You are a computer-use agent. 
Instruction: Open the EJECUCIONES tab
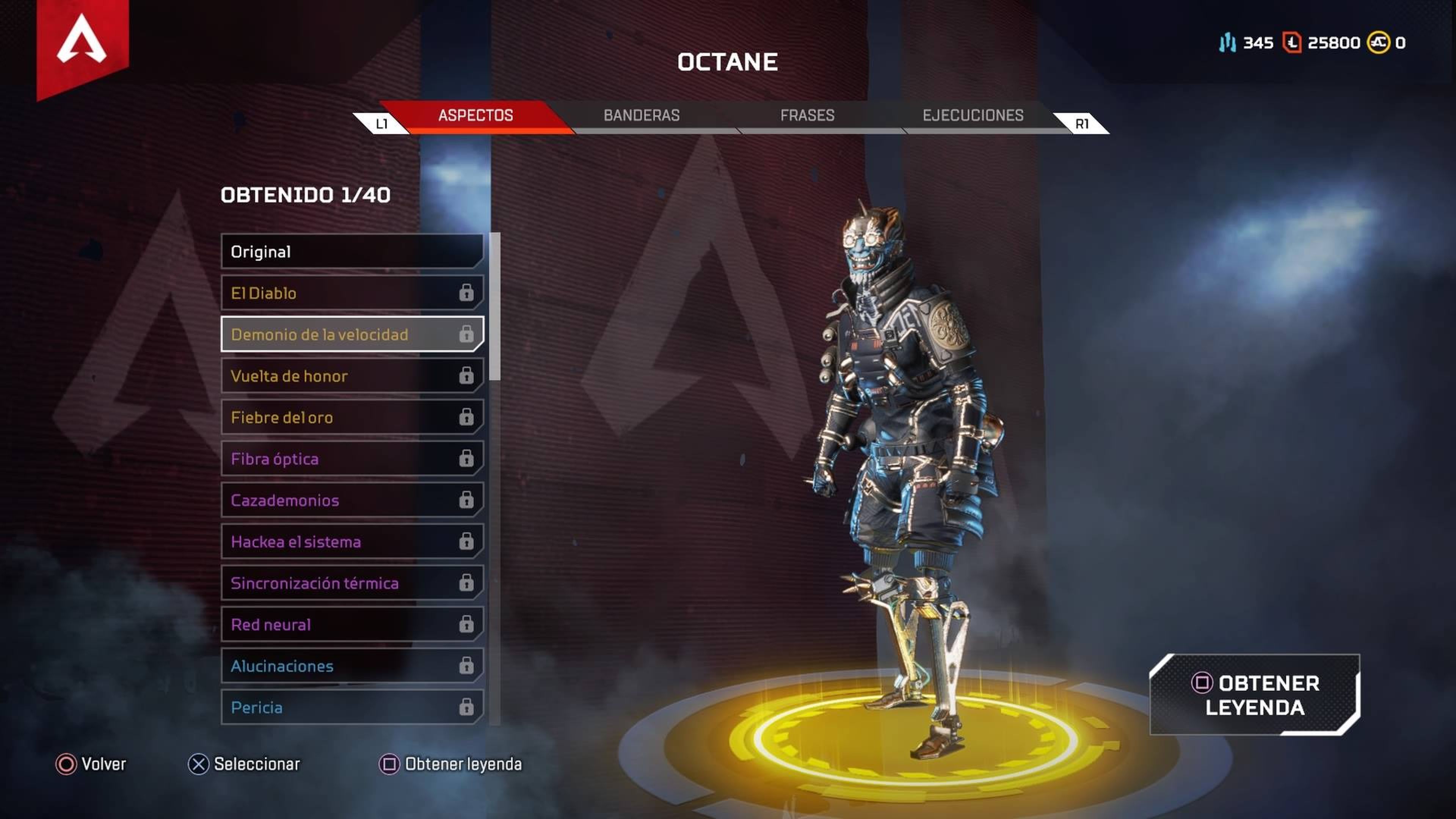(x=973, y=115)
